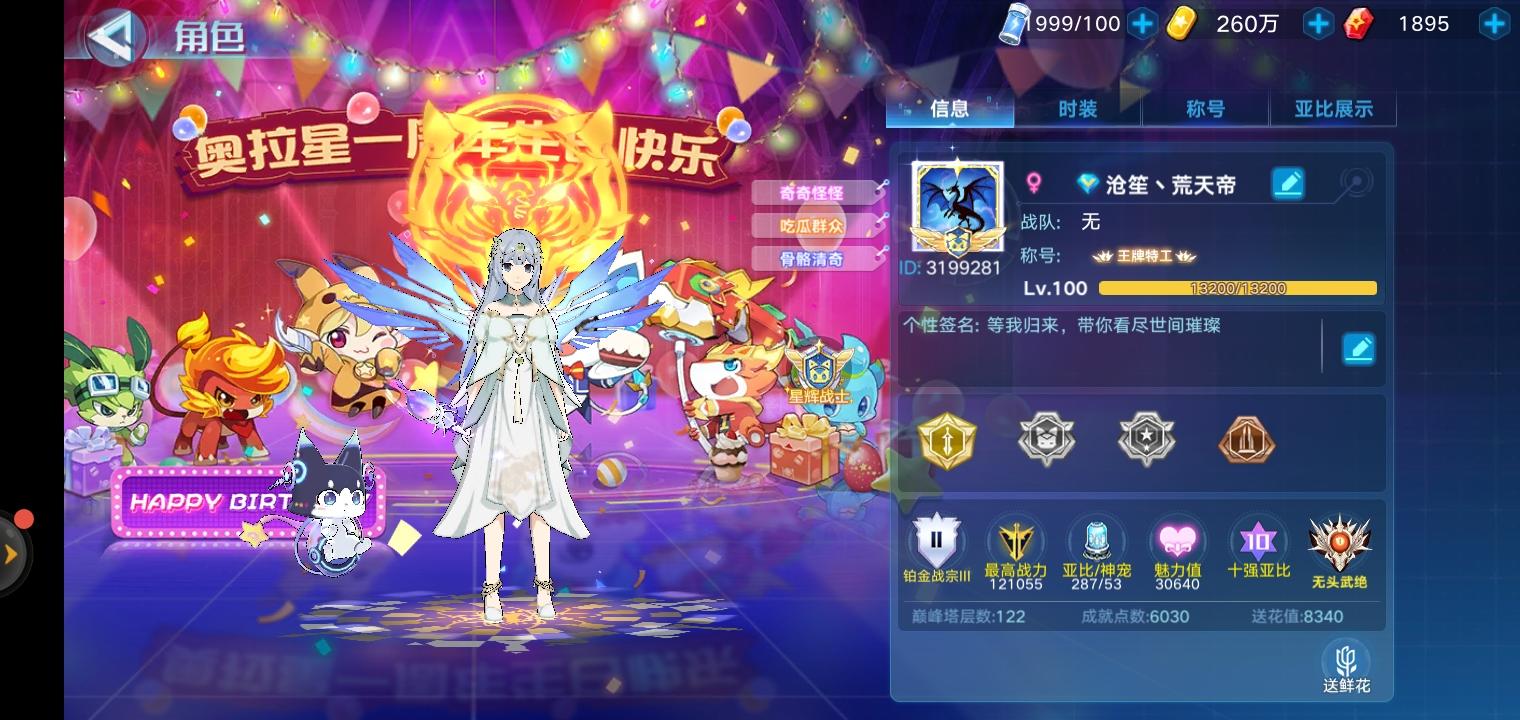Open the 无头武绝 title emblem icon
Image resolution: width=1520 pixels, height=720 pixels.
pos(1340,540)
